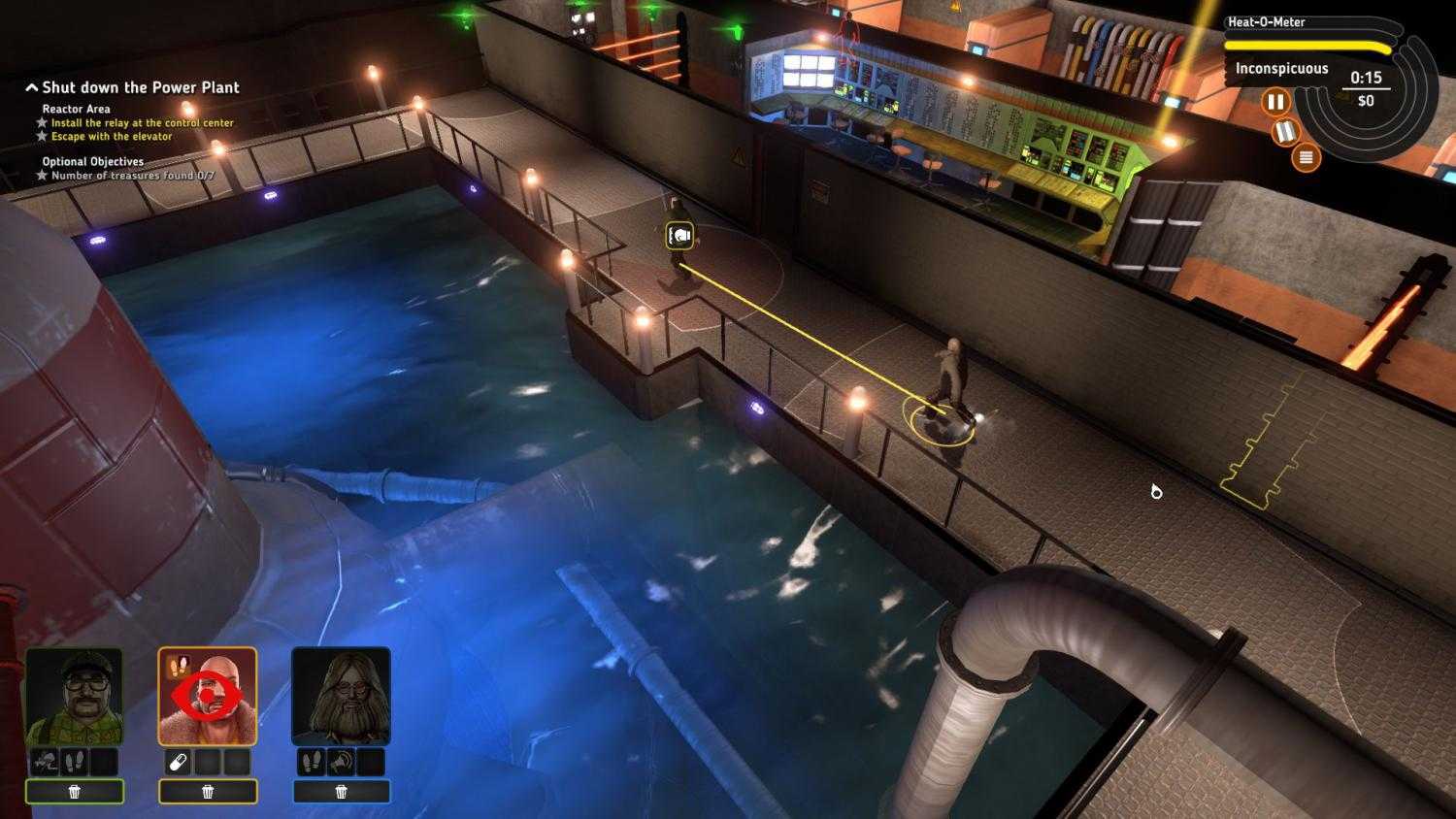This screenshot has height=819, width=1456.
Task: Open the hamburger menu in the top-right corner
Action: [1305, 155]
